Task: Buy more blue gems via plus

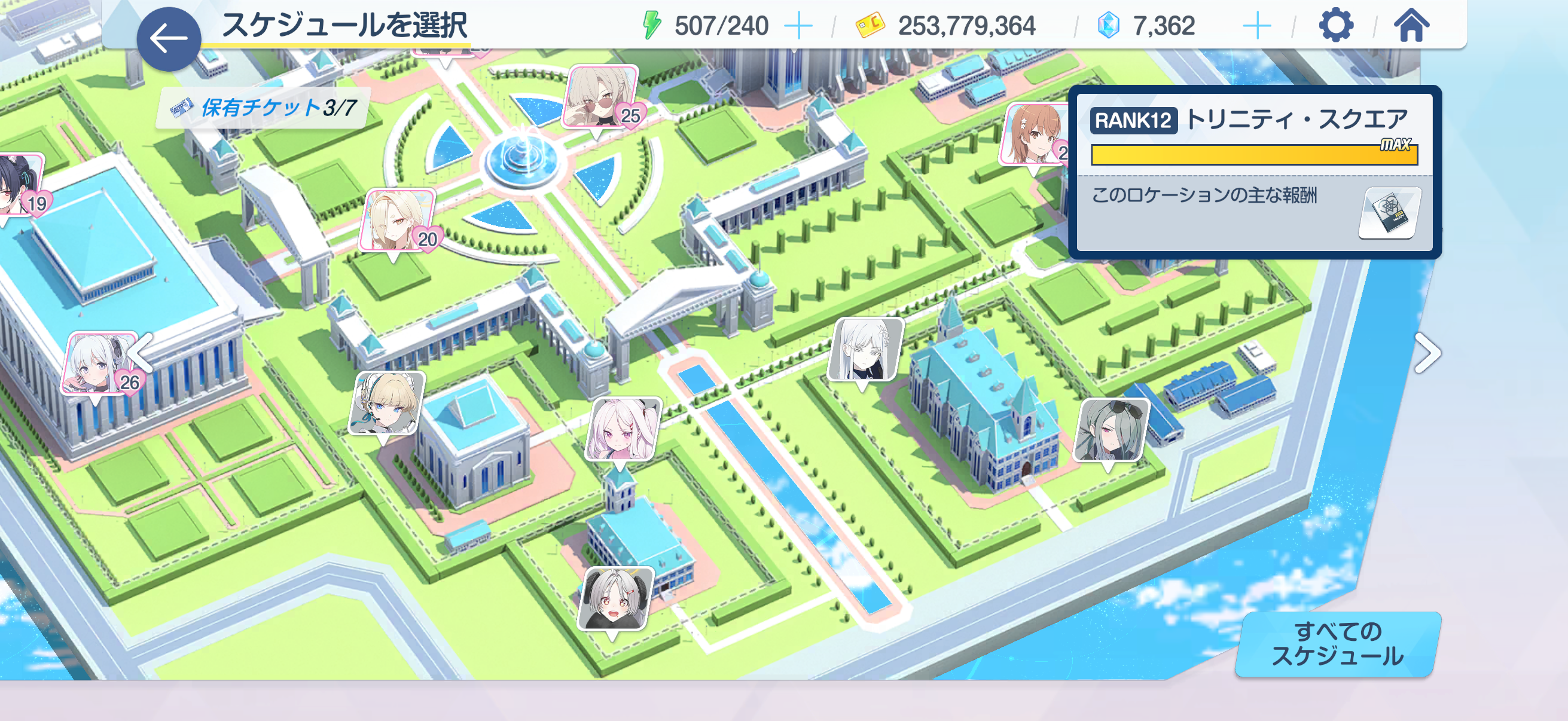Action: tap(1256, 26)
